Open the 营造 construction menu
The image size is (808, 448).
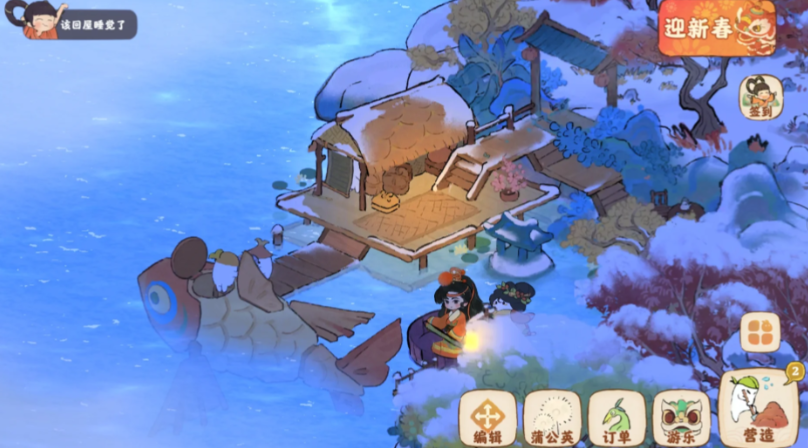[758, 408]
